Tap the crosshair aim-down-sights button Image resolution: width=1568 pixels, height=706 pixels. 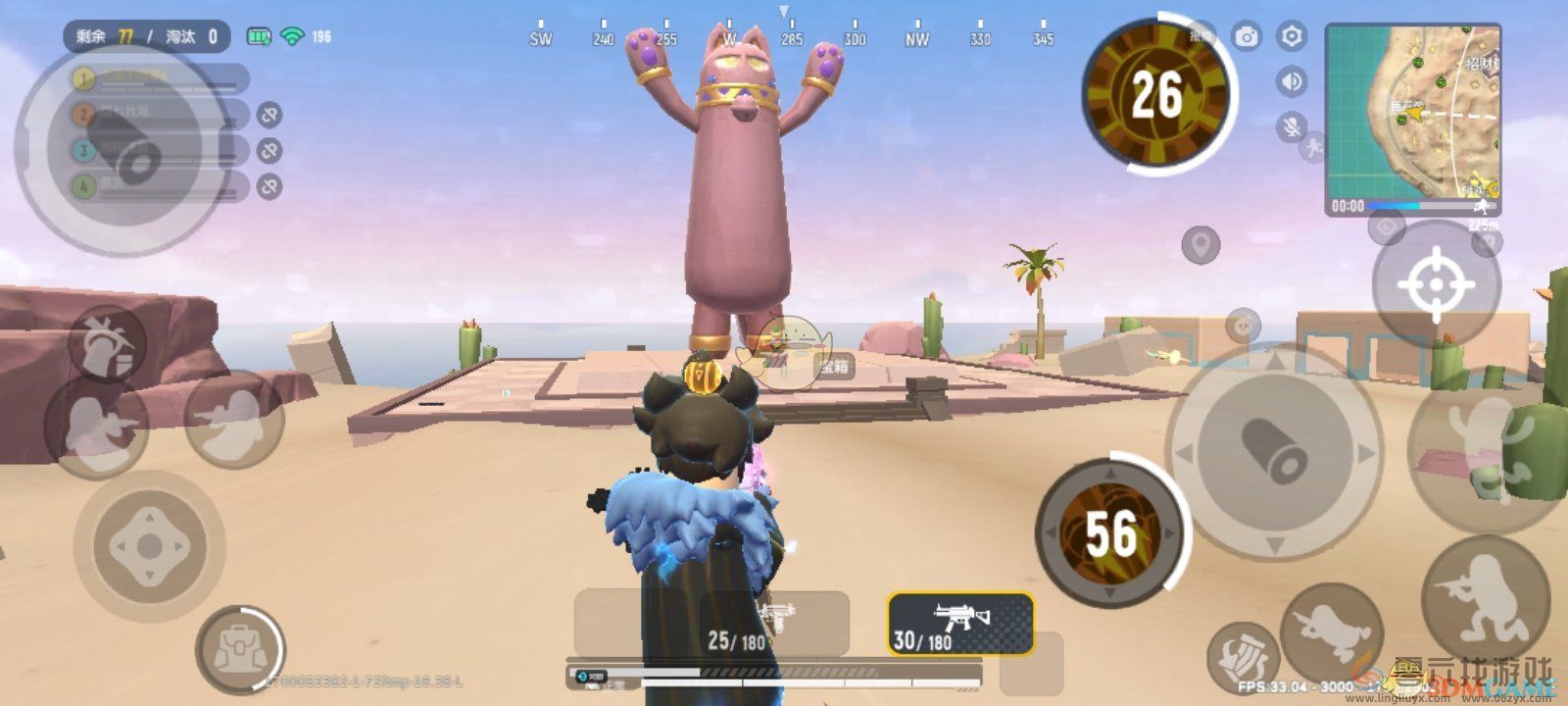tap(1436, 283)
